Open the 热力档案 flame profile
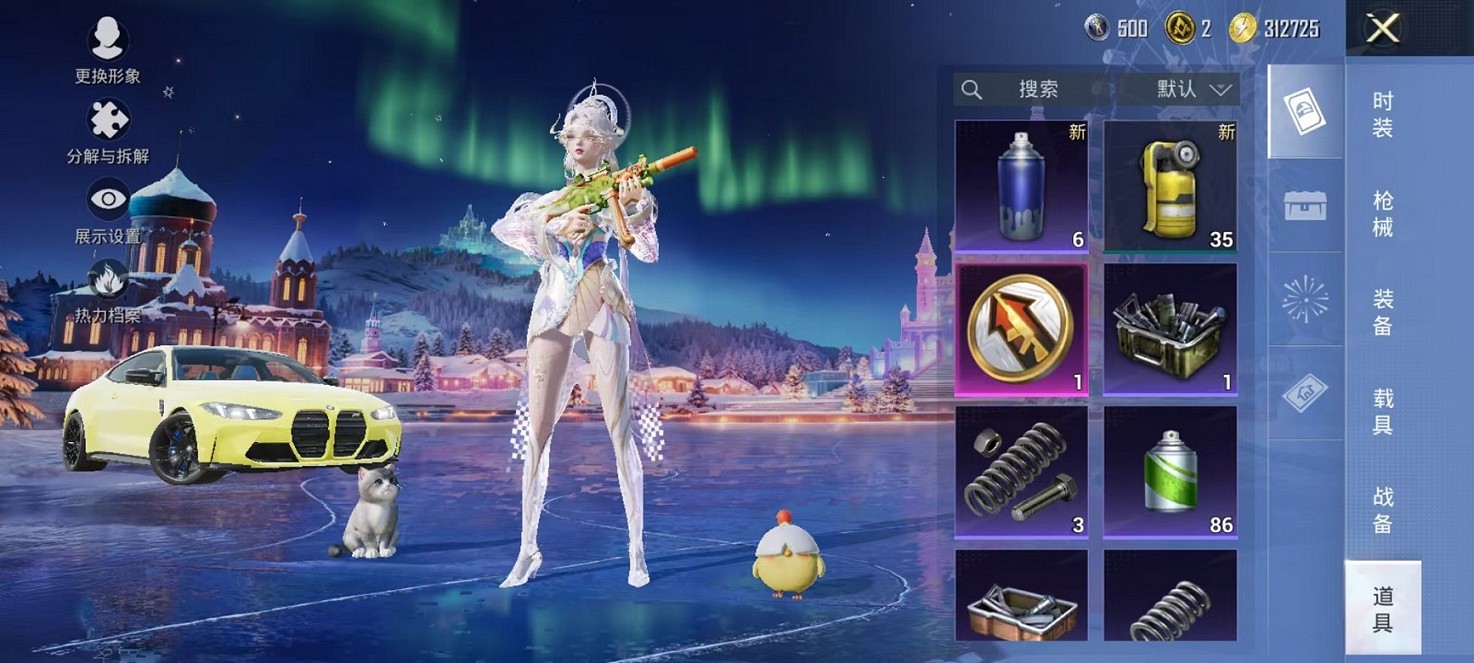Viewport: 1474px width, 663px height. pos(108,291)
